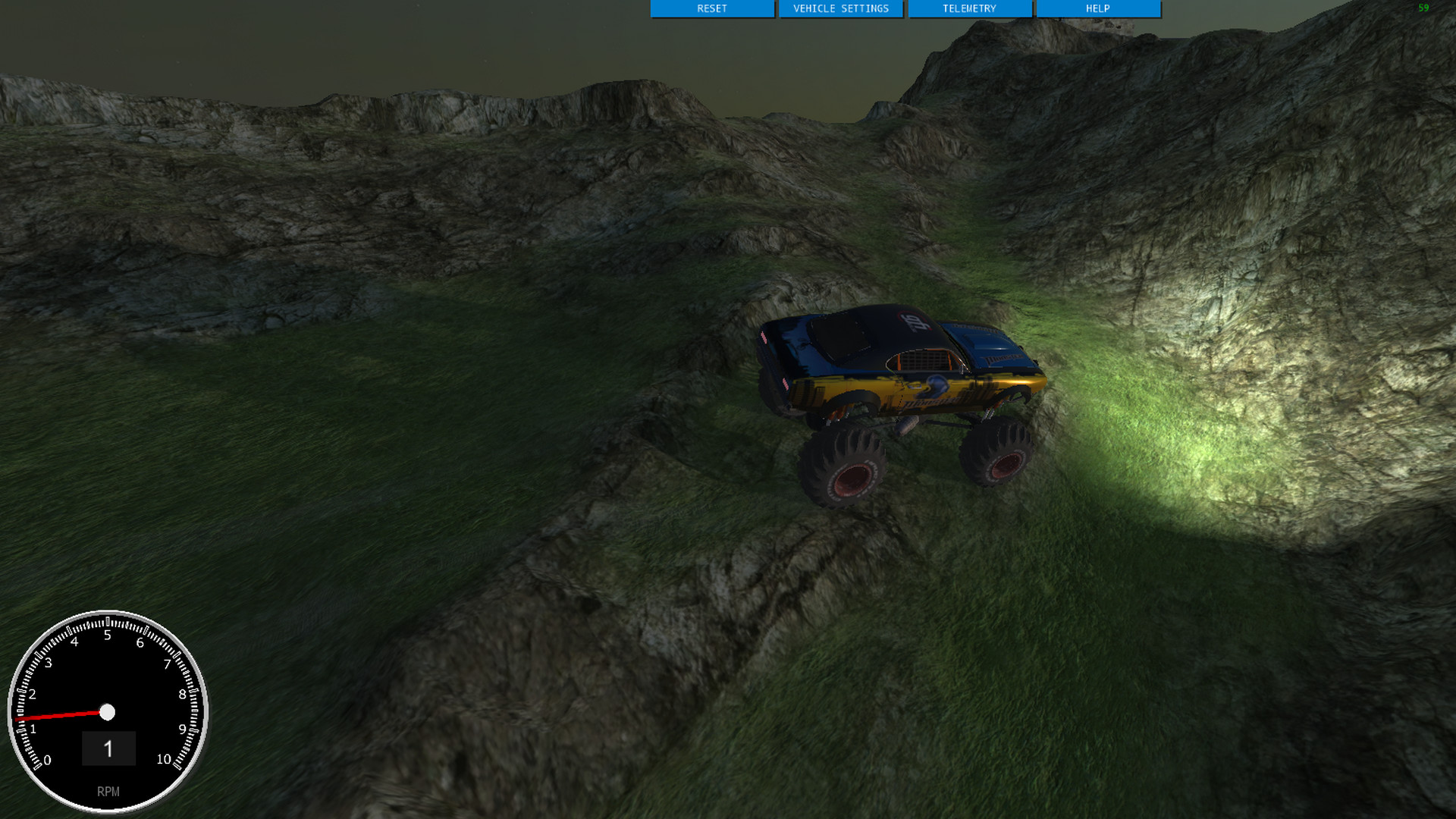Click the RPM label under the gauge

110,791
